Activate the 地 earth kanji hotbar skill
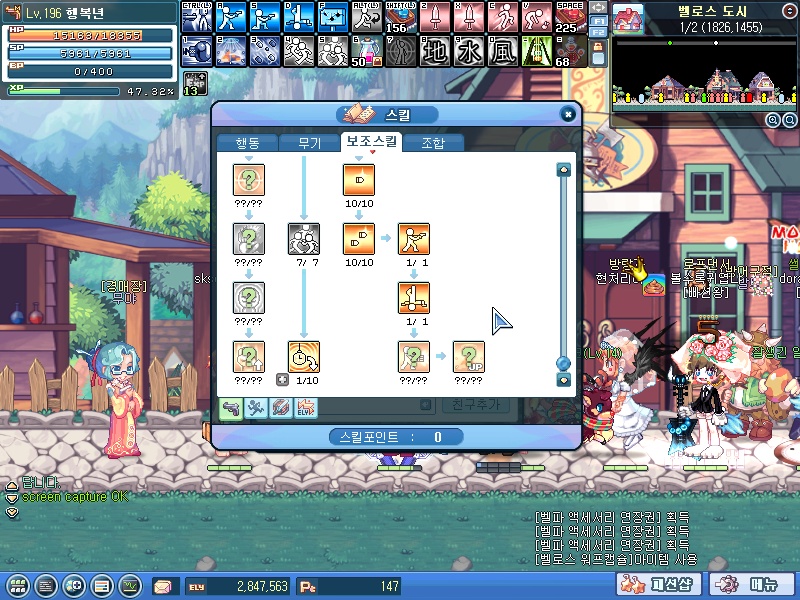 (435, 50)
